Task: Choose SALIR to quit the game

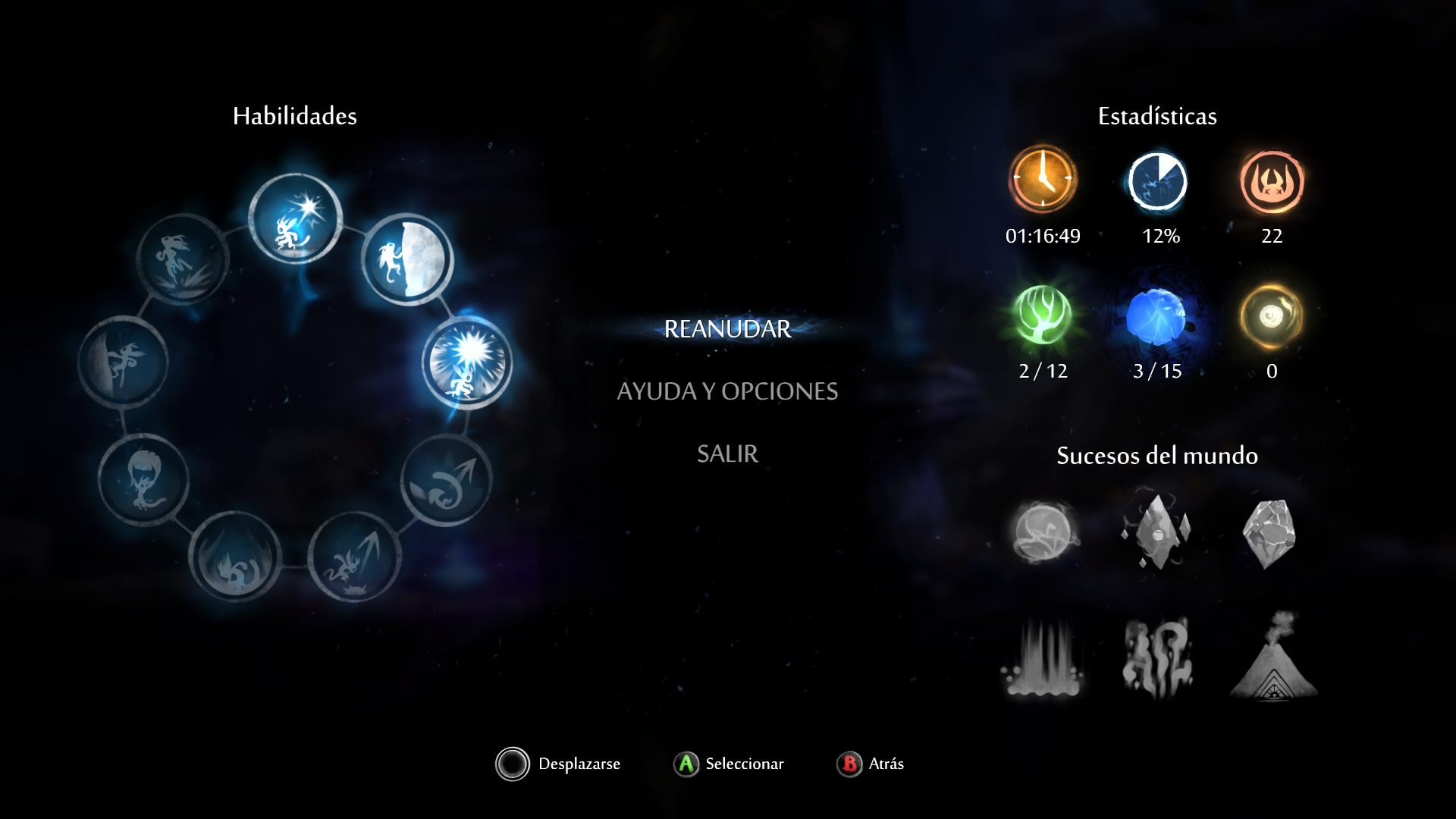Action: point(727,453)
